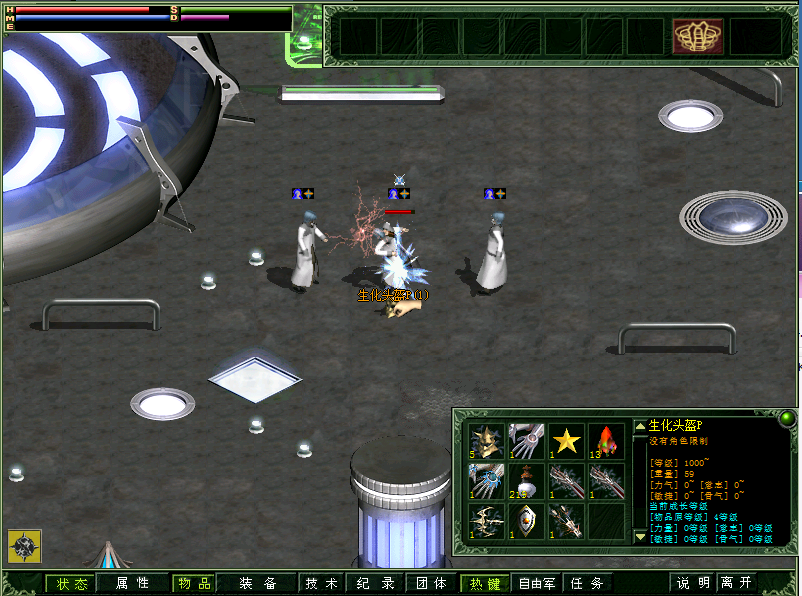The image size is (802, 596).
Task: Click the 离开 exit button
Action: pos(736,583)
